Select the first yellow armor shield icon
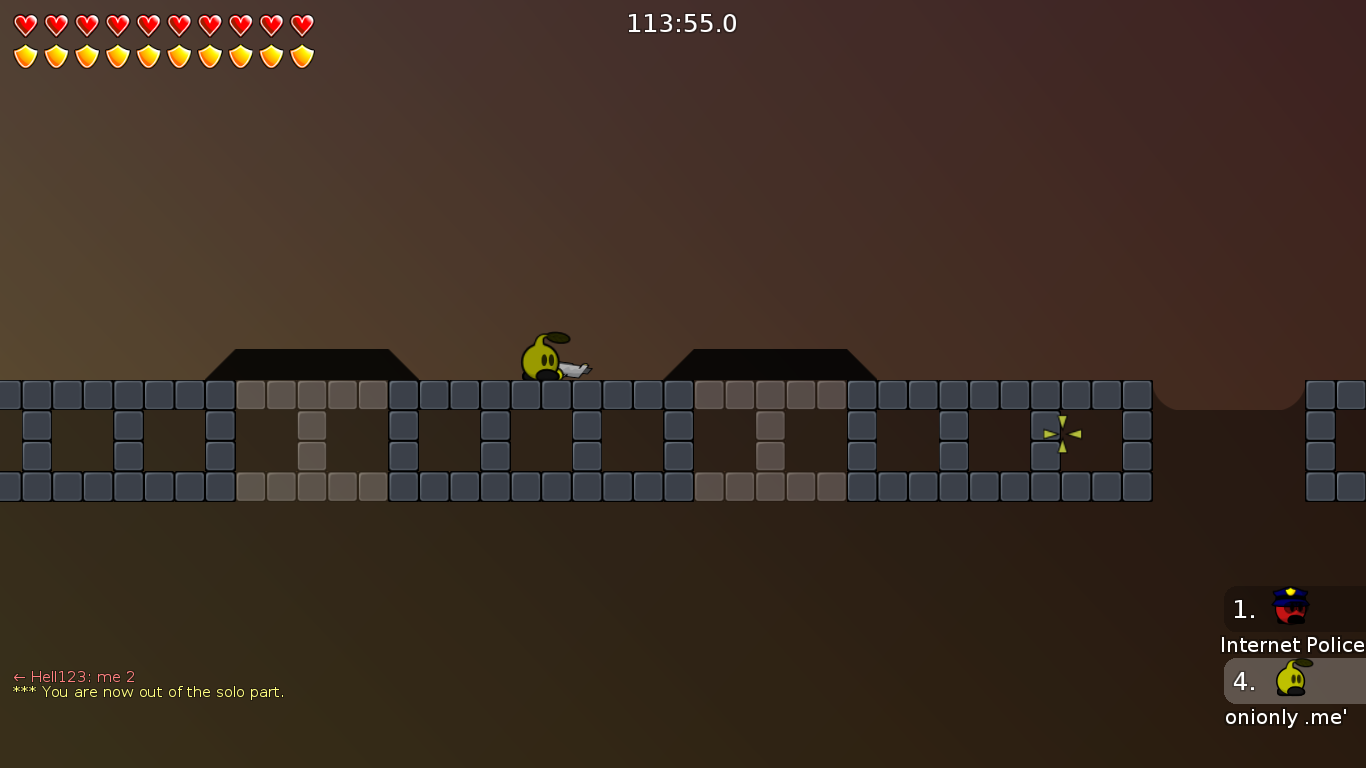This screenshot has width=1366, height=768. tap(24, 55)
